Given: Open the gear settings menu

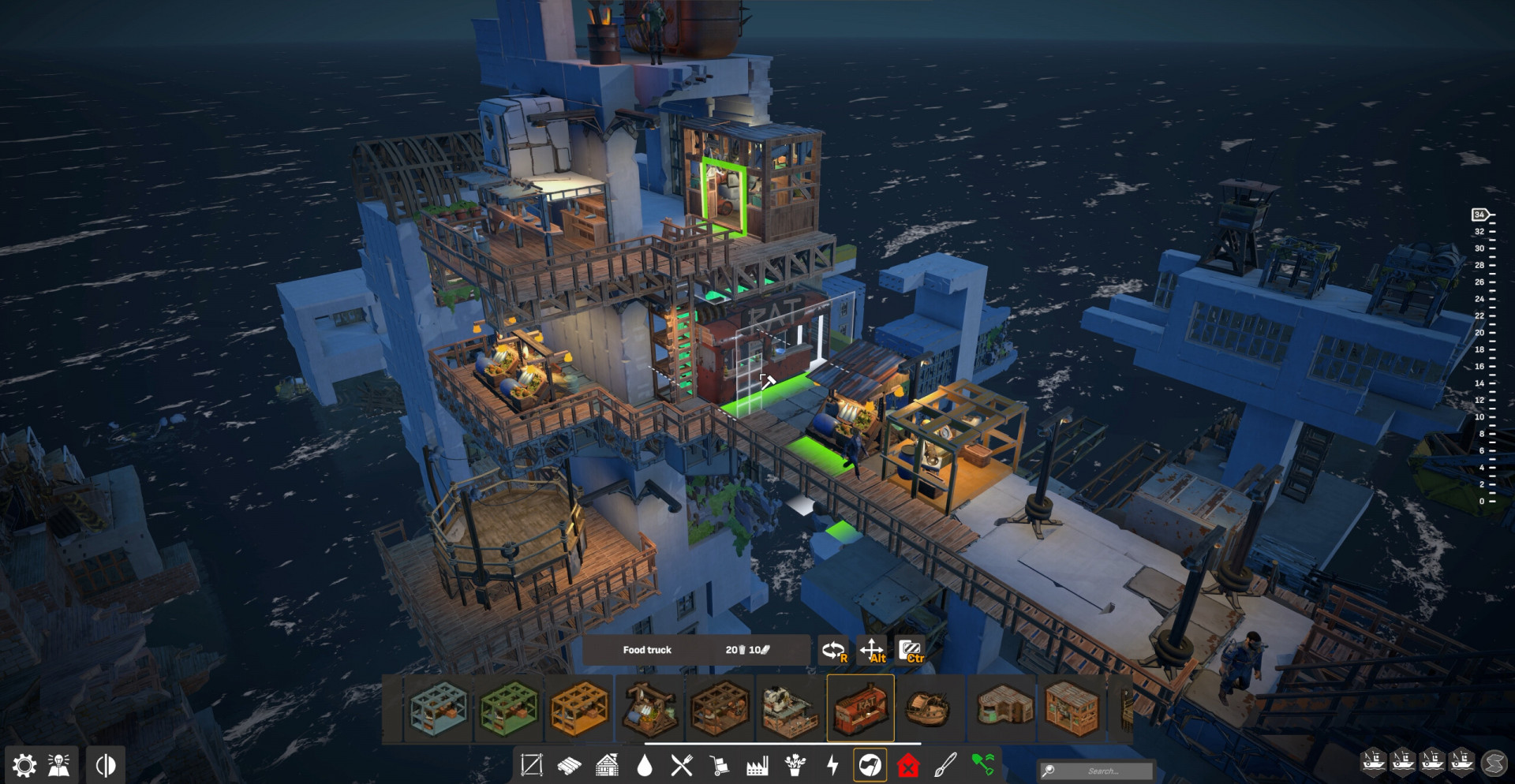Looking at the screenshot, I should pos(24,765).
